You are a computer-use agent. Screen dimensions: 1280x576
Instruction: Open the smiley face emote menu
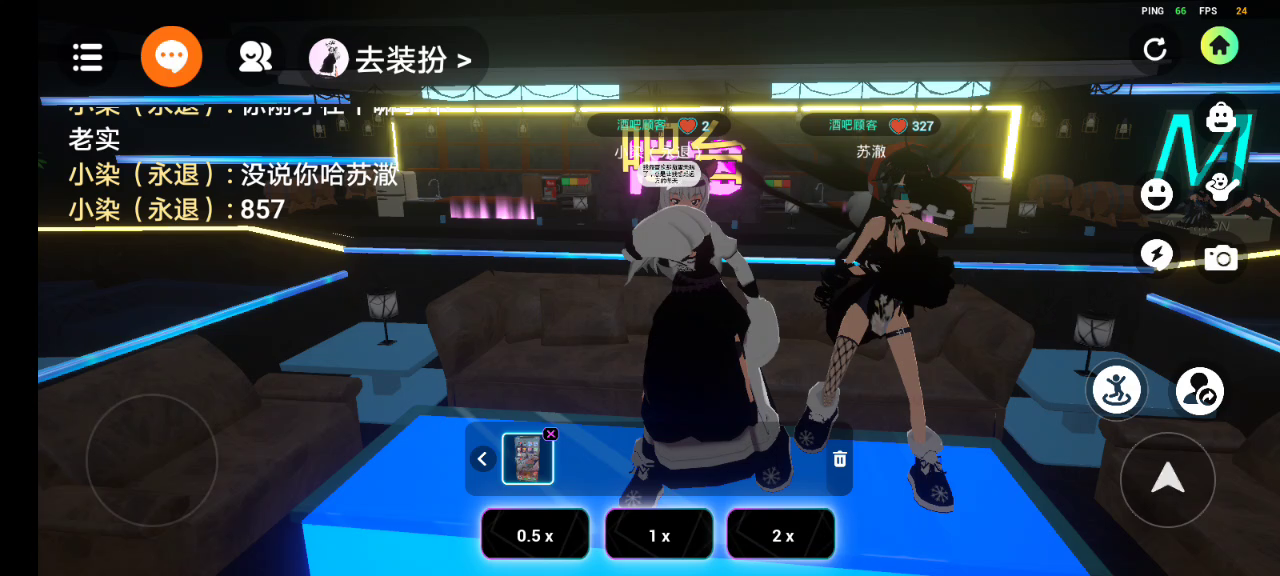(x=1157, y=193)
